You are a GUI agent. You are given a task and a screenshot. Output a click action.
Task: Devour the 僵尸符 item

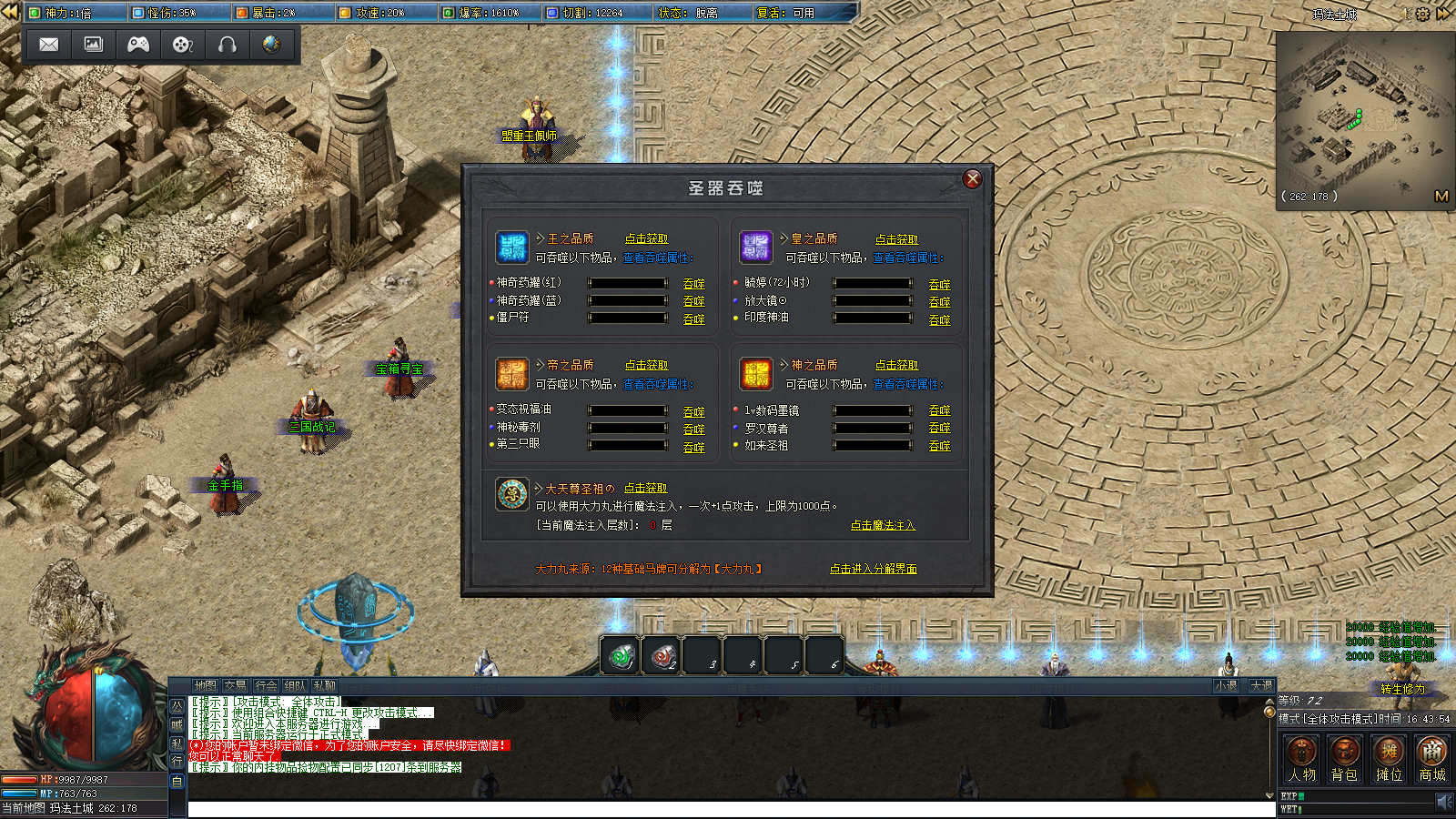coord(693,319)
